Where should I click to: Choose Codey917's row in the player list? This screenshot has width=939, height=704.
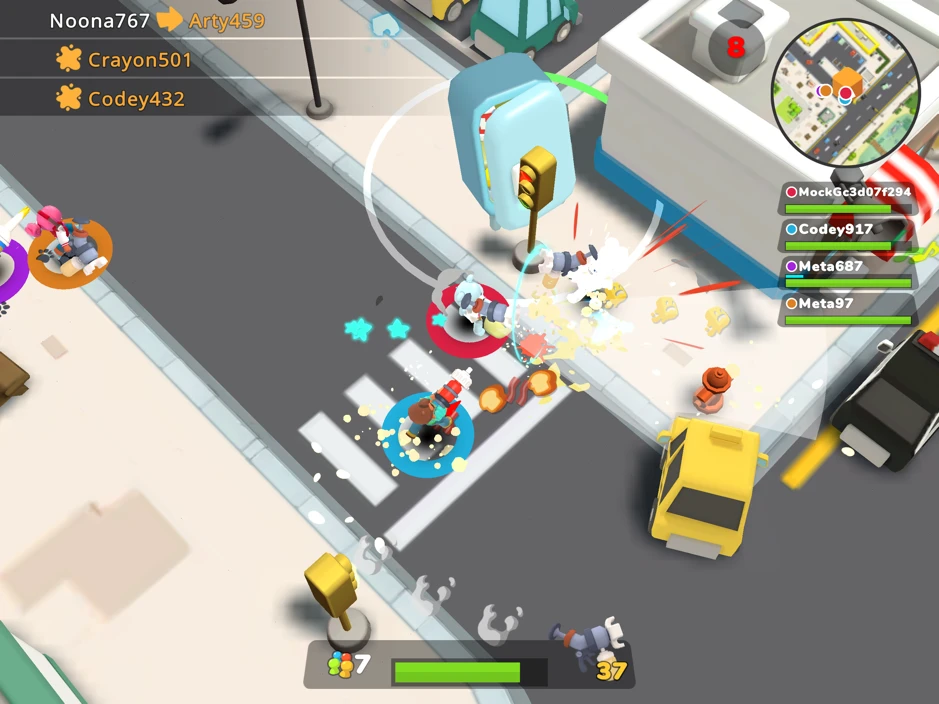(x=848, y=236)
